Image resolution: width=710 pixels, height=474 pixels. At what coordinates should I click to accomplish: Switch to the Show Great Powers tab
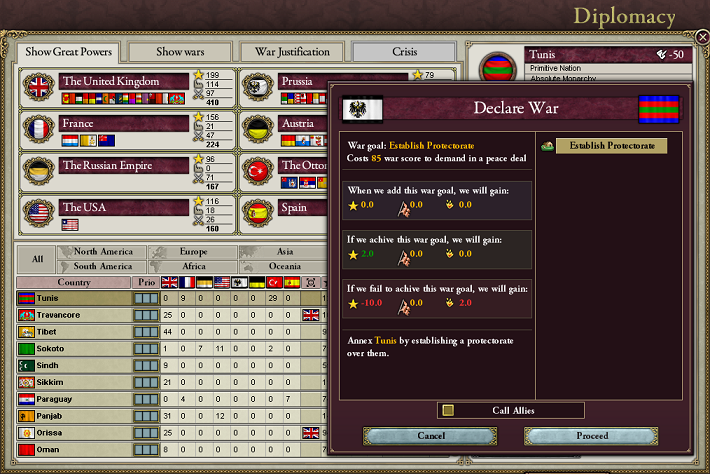[x=69, y=52]
